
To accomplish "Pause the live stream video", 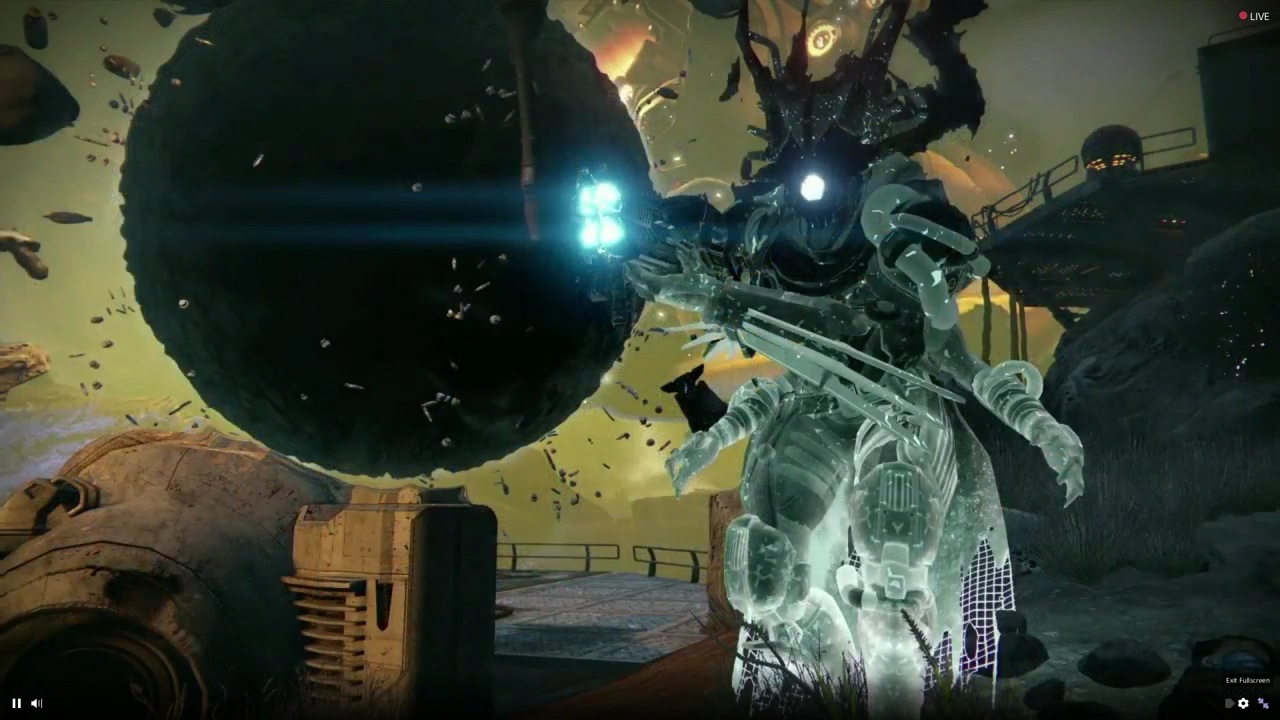I will click(16, 703).
